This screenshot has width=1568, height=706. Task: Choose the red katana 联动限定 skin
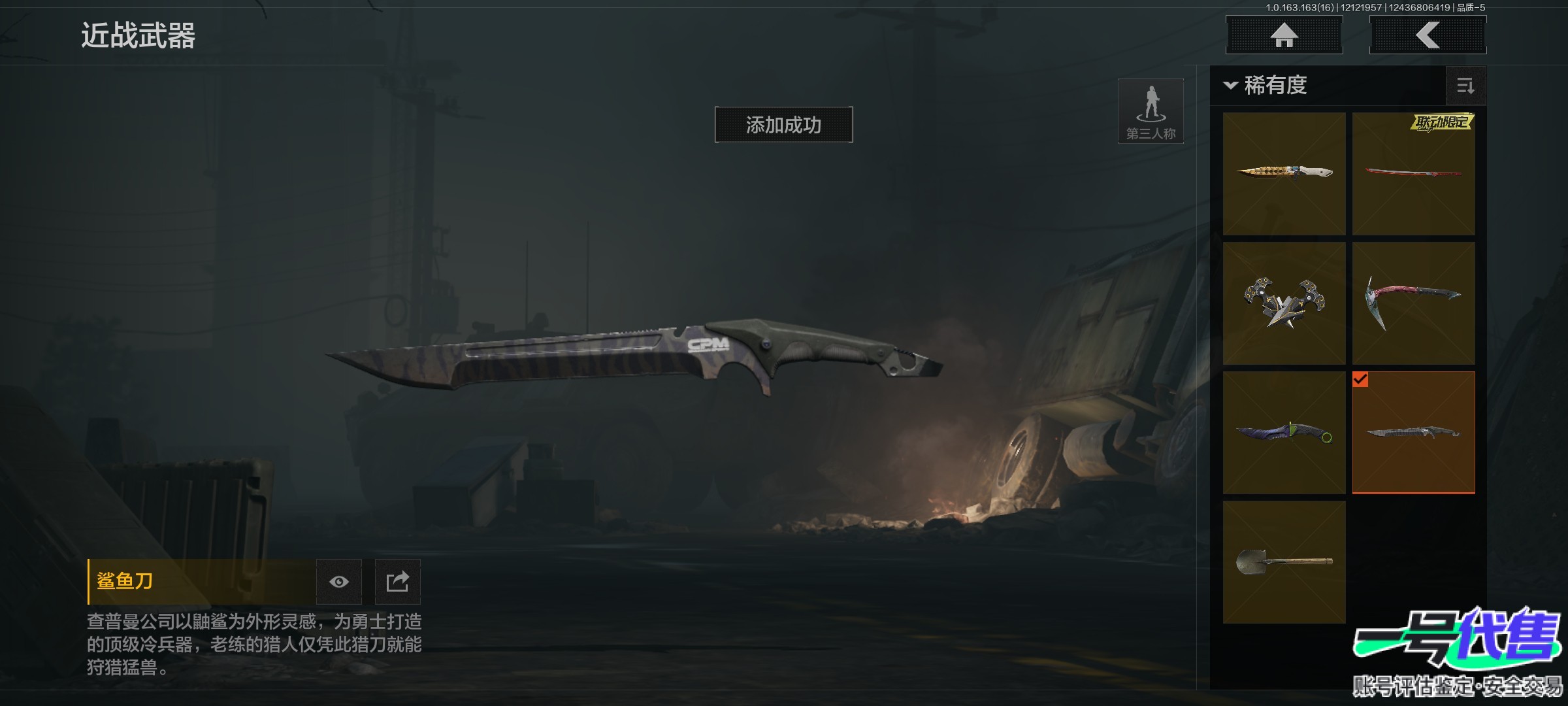[1413, 173]
